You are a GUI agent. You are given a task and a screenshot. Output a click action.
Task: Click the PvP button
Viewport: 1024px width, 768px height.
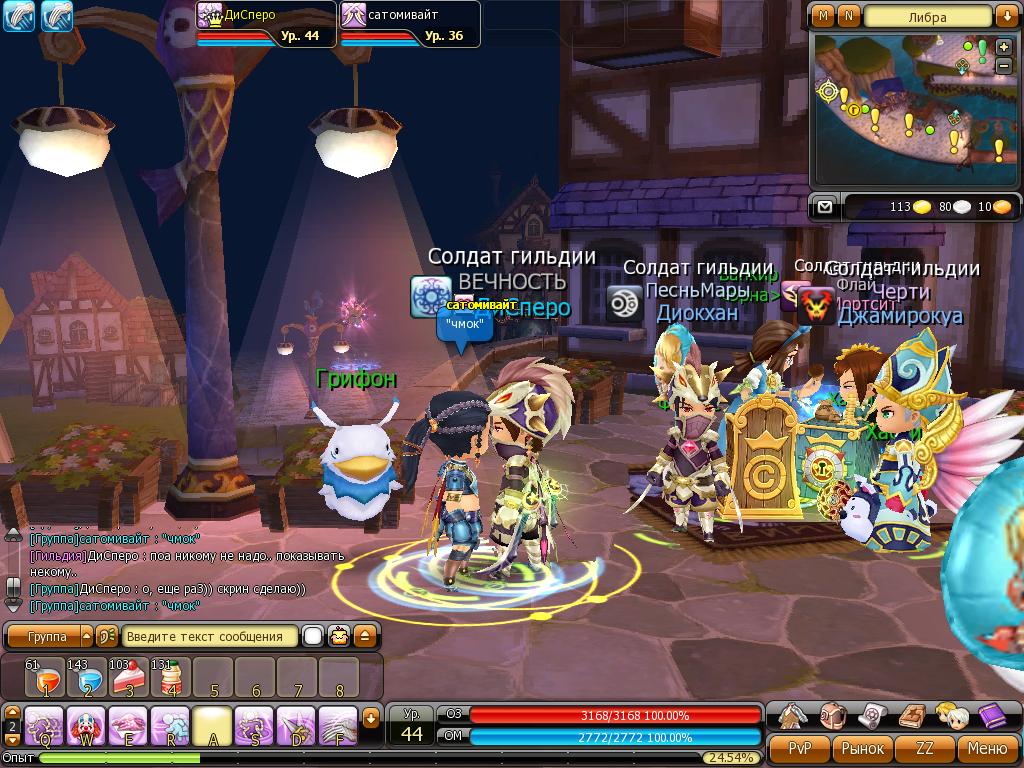pyautogui.click(x=800, y=748)
